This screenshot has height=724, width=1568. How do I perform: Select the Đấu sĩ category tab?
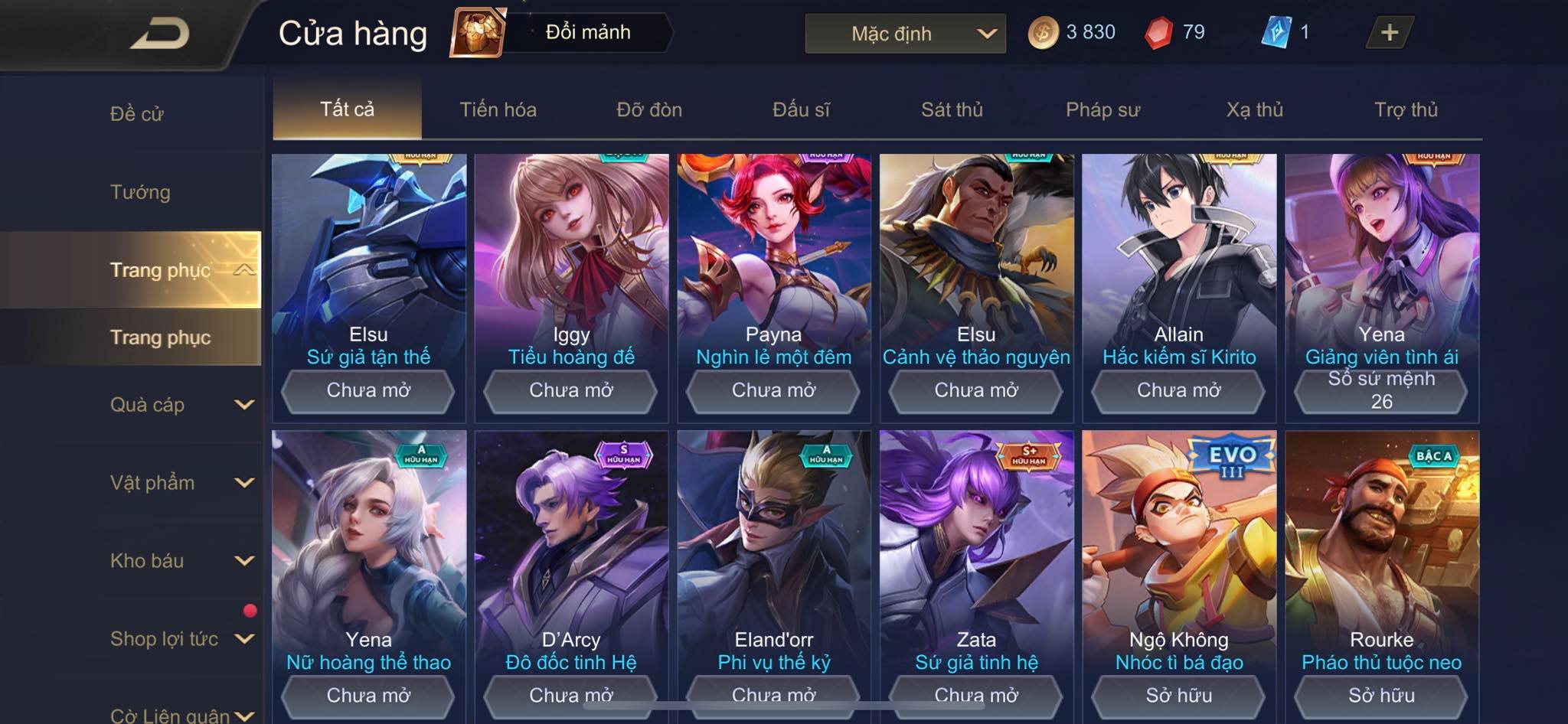coord(801,109)
